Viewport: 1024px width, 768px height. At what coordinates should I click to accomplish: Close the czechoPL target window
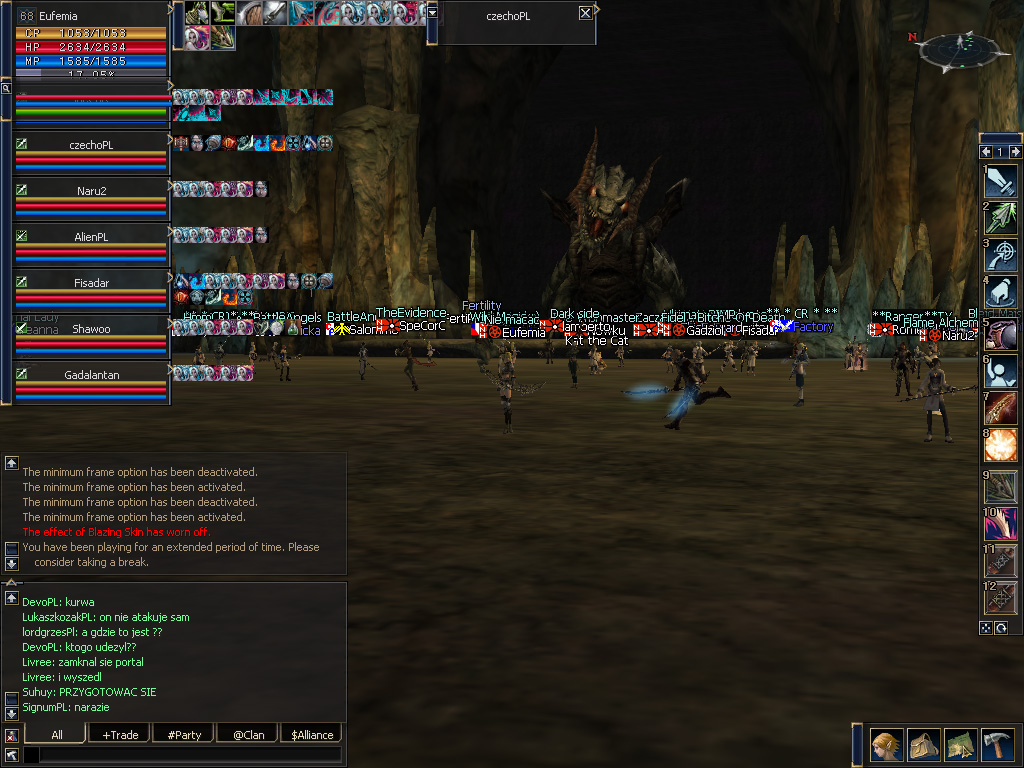(x=585, y=13)
